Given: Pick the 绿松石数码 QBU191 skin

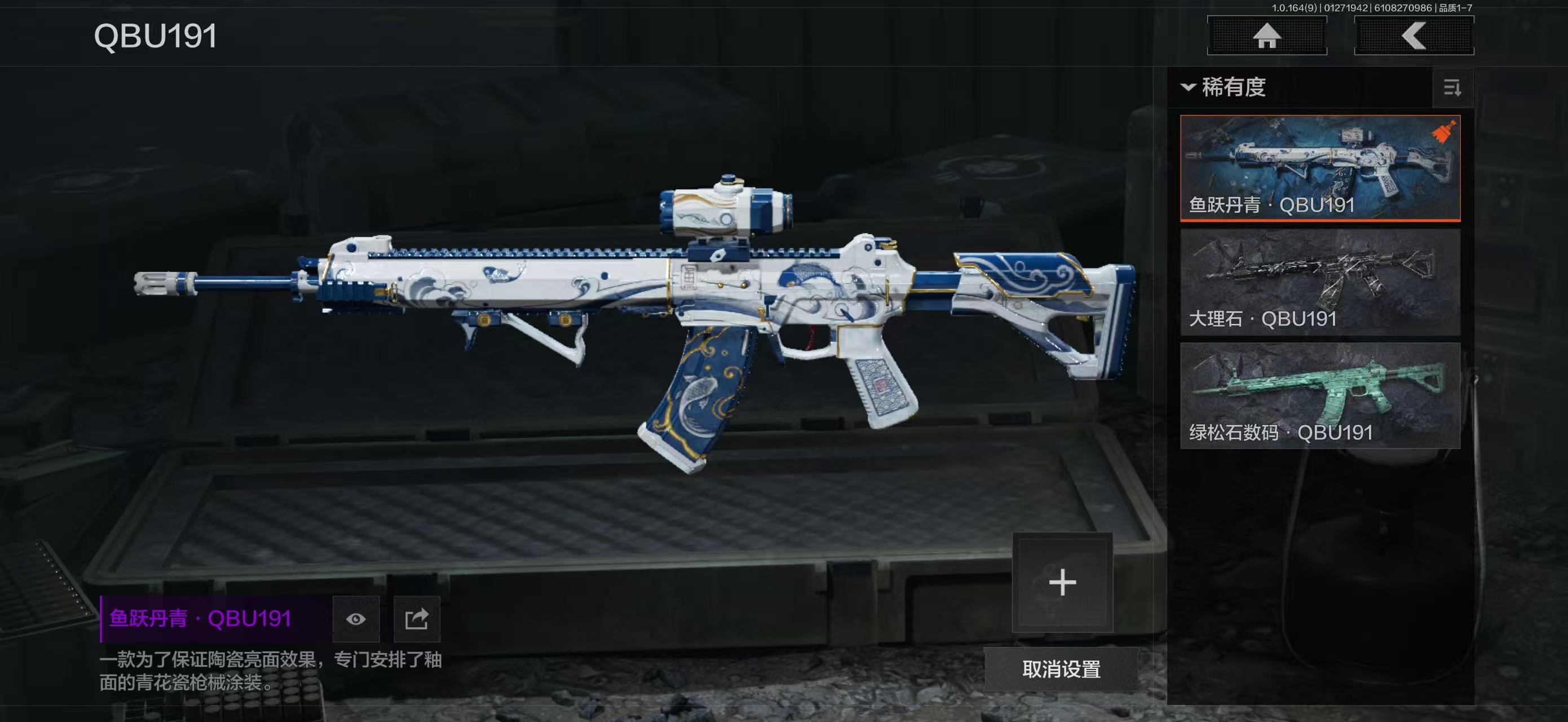Looking at the screenshot, I should click(x=1320, y=396).
